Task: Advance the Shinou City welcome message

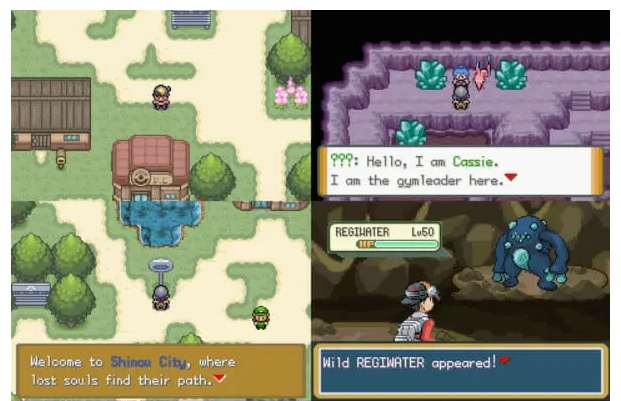Action: [220, 380]
